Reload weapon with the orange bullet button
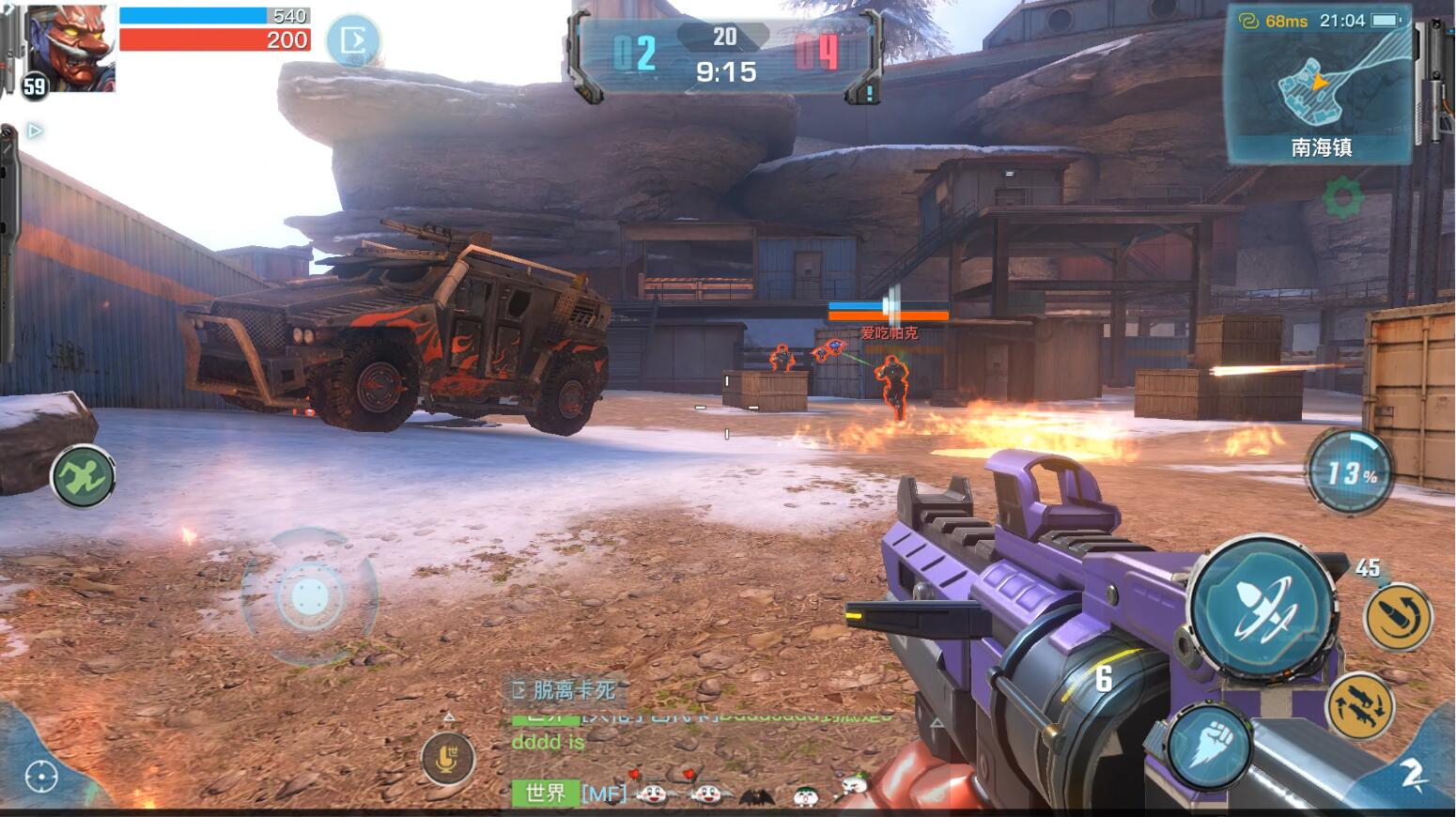 point(1397,617)
